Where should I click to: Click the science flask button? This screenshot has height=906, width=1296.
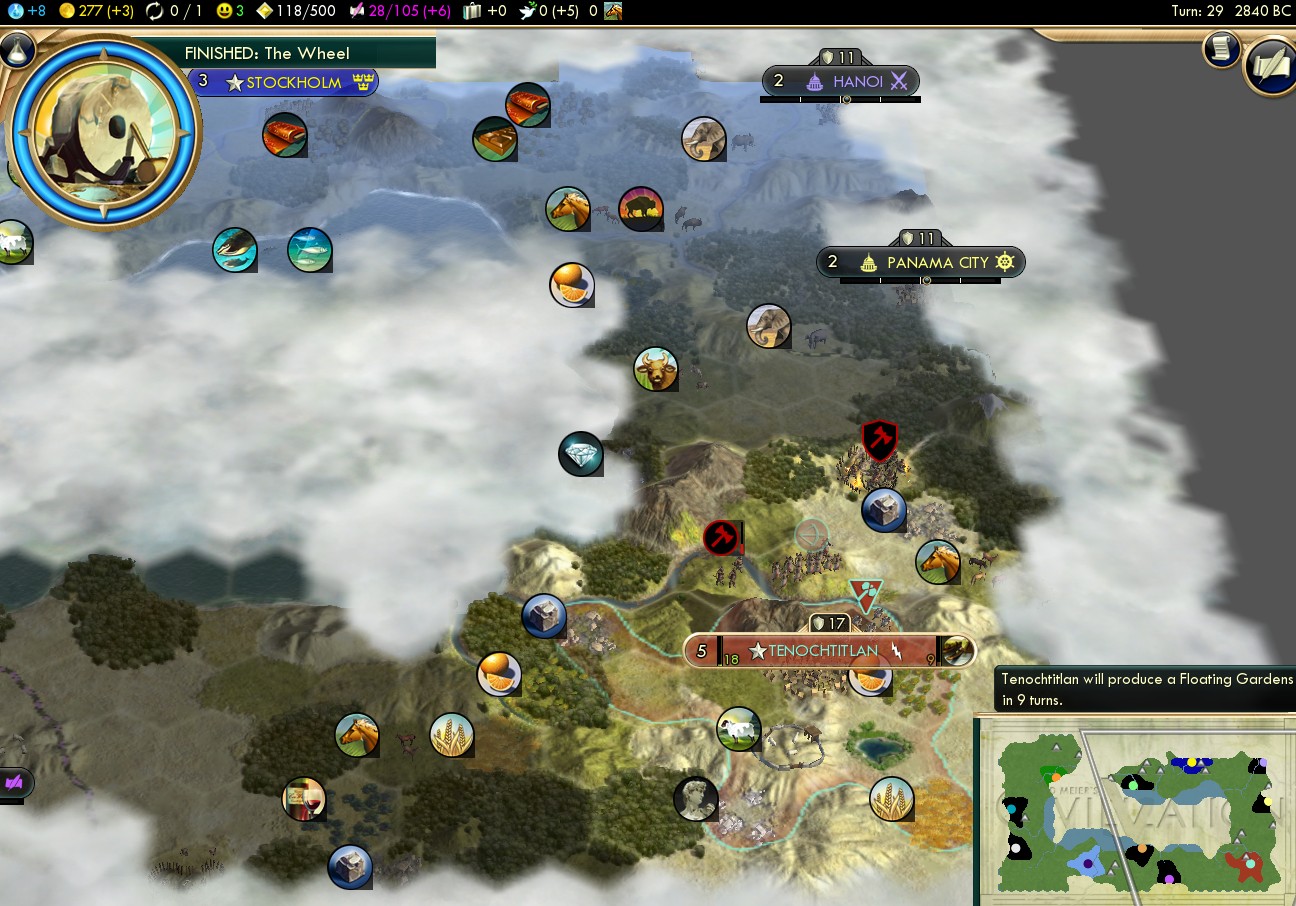(x=18, y=50)
